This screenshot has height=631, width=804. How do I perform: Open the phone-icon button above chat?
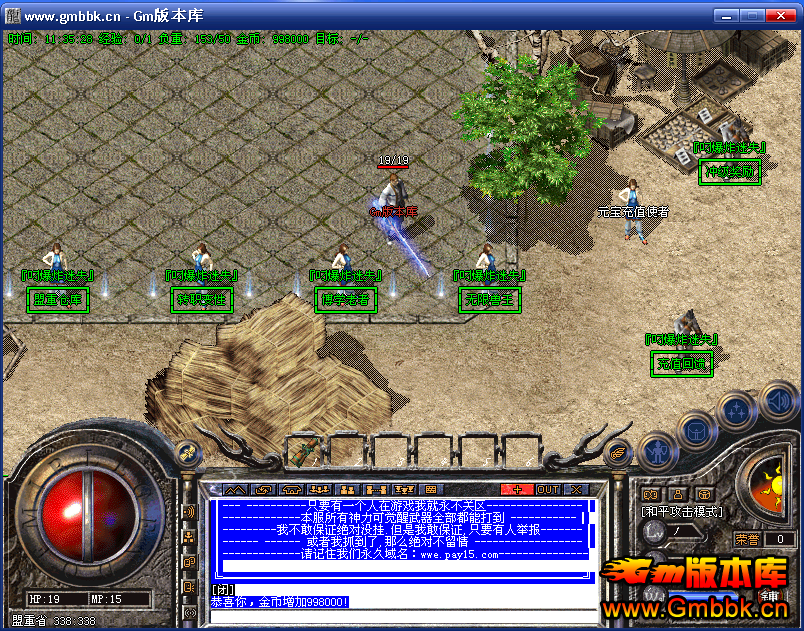click(291, 489)
